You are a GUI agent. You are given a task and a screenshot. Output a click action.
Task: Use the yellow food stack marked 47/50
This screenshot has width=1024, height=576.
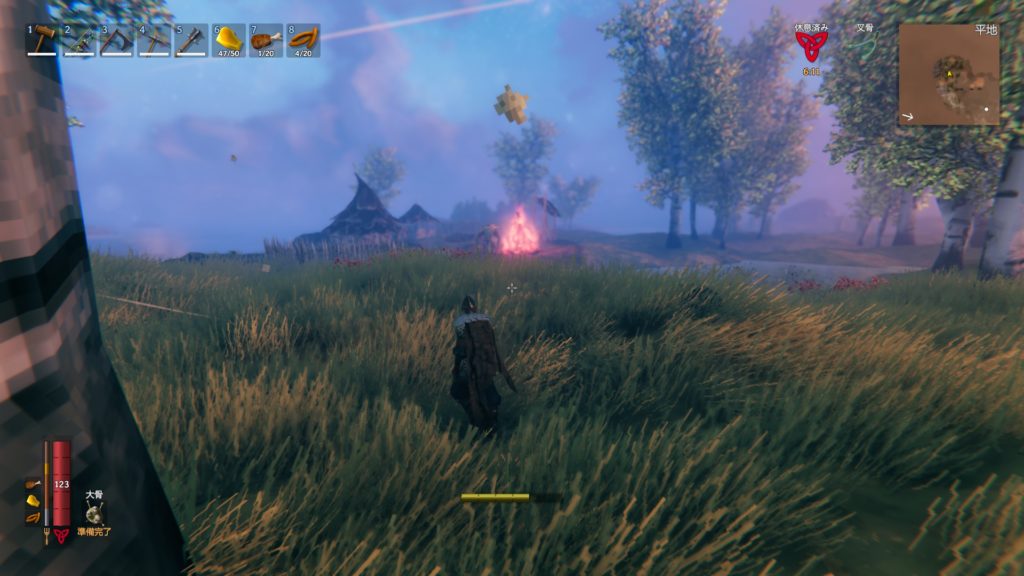[x=229, y=40]
